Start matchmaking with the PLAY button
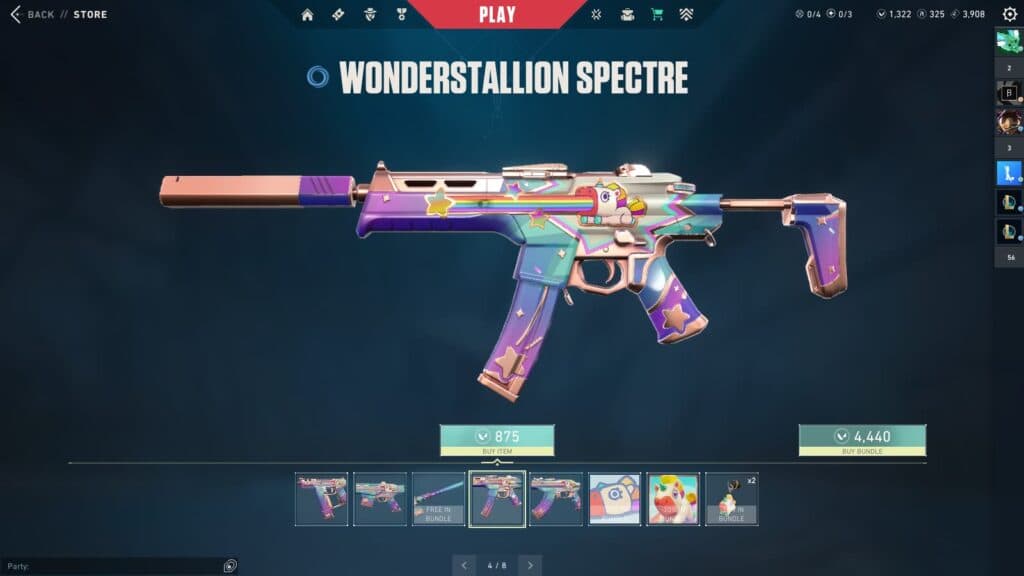Image resolution: width=1024 pixels, height=576 pixels. click(497, 14)
